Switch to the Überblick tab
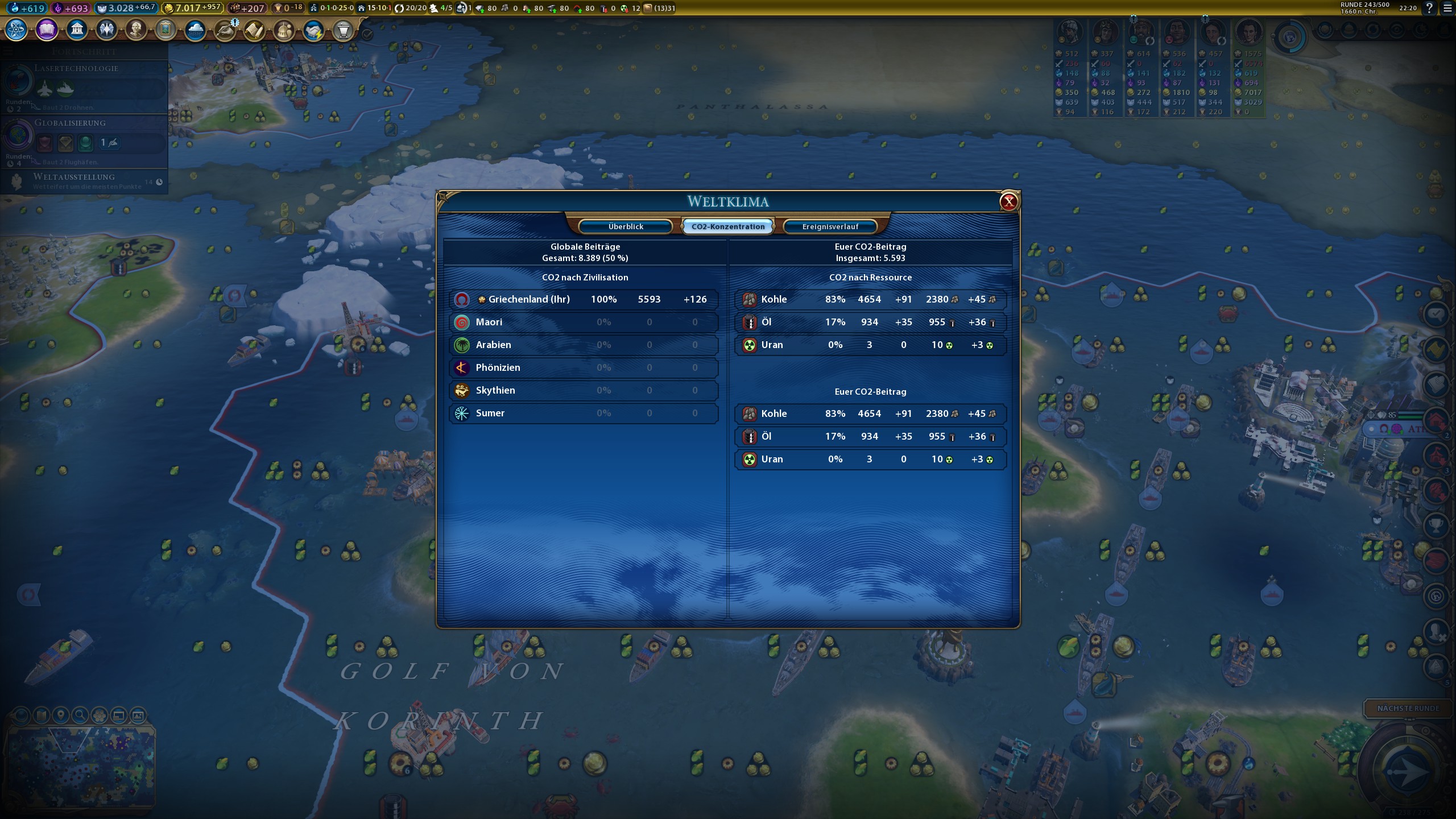1456x819 pixels. click(x=626, y=226)
